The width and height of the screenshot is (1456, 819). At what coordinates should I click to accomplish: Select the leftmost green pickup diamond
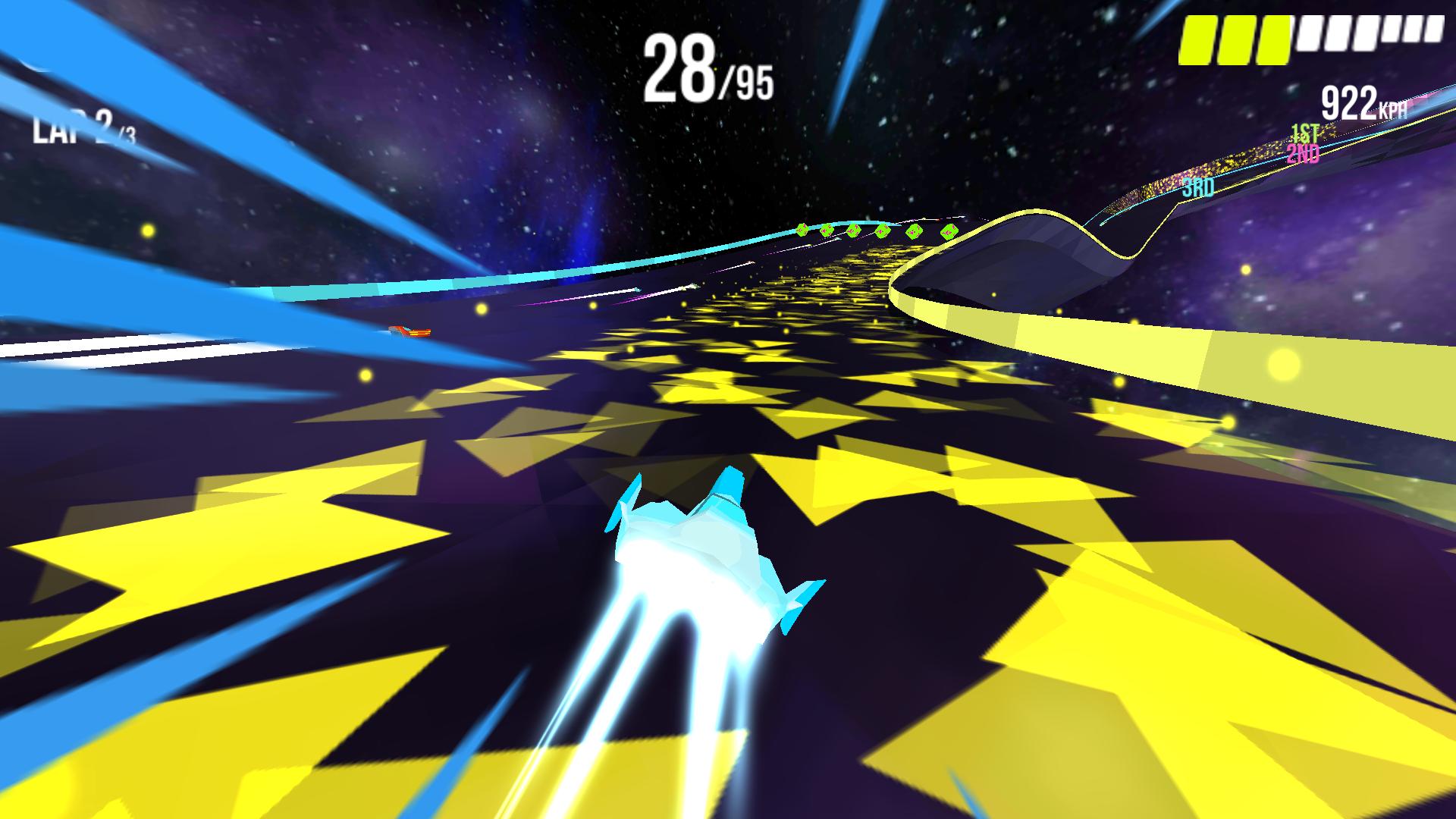coord(802,230)
